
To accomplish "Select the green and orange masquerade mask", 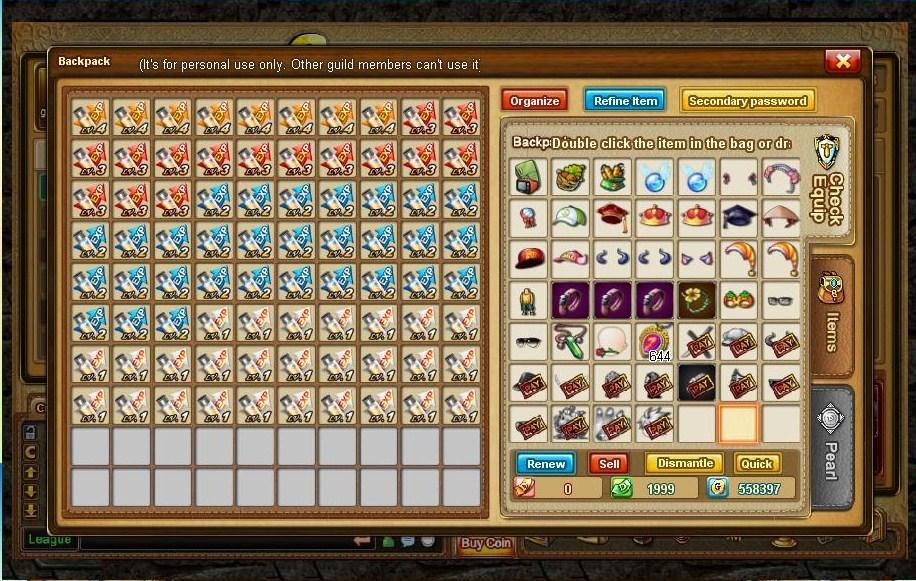I will point(739,299).
